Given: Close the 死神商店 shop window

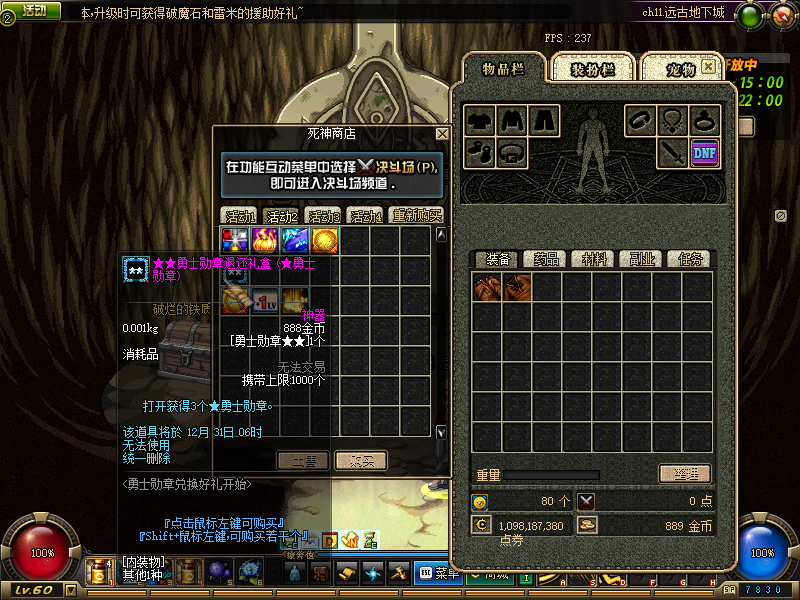Looking at the screenshot, I should tap(442, 133).
